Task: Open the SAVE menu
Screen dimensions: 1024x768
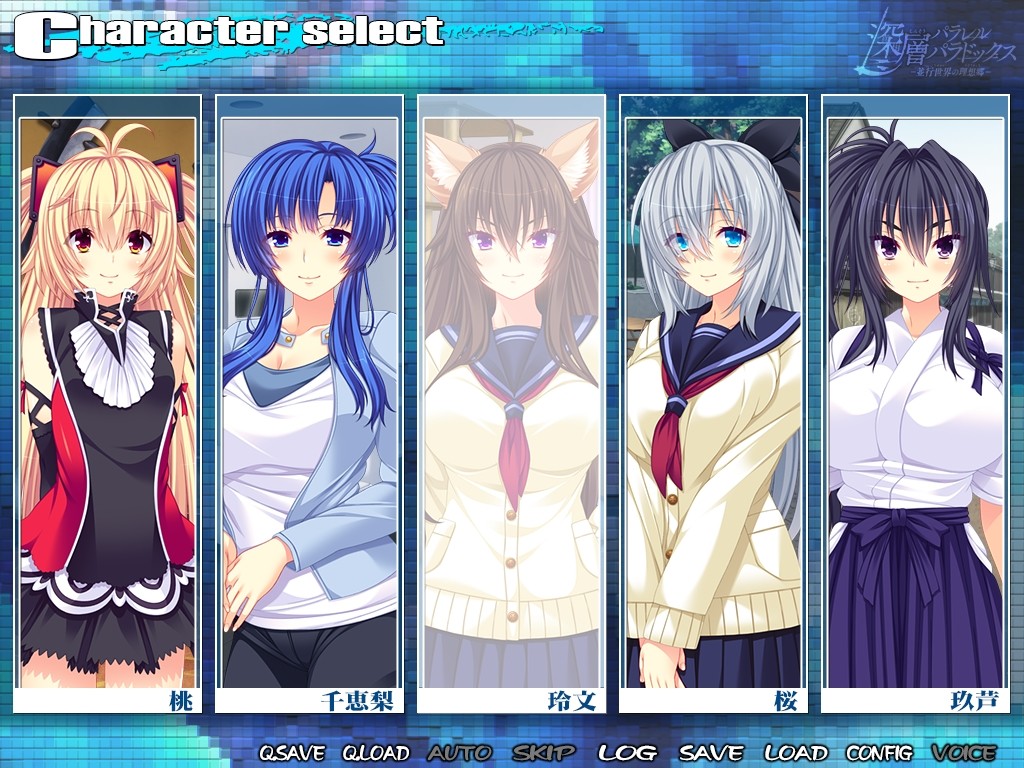Action: 711,753
